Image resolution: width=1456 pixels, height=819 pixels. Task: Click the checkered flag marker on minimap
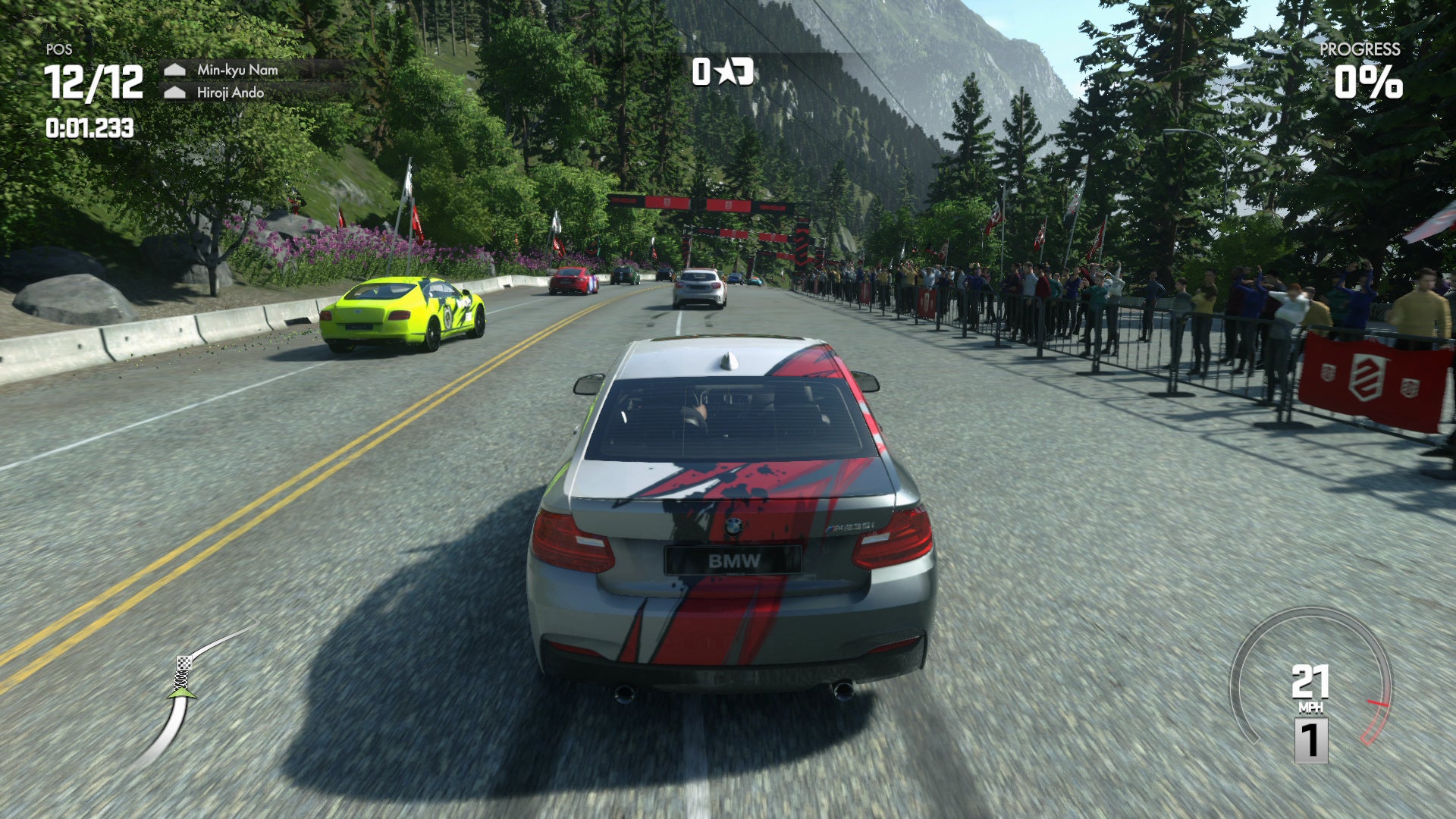click(x=184, y=664)
